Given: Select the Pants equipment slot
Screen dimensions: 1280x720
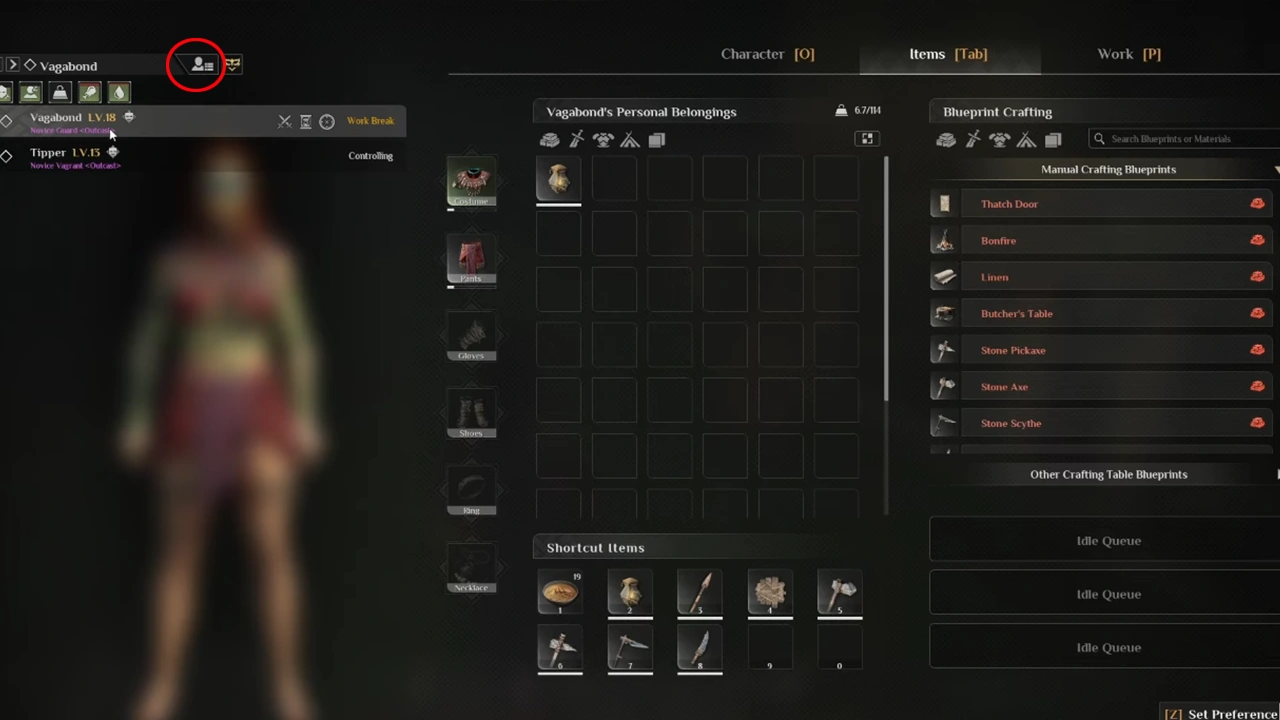Looking at the screenshot, I should coord(471,260).
